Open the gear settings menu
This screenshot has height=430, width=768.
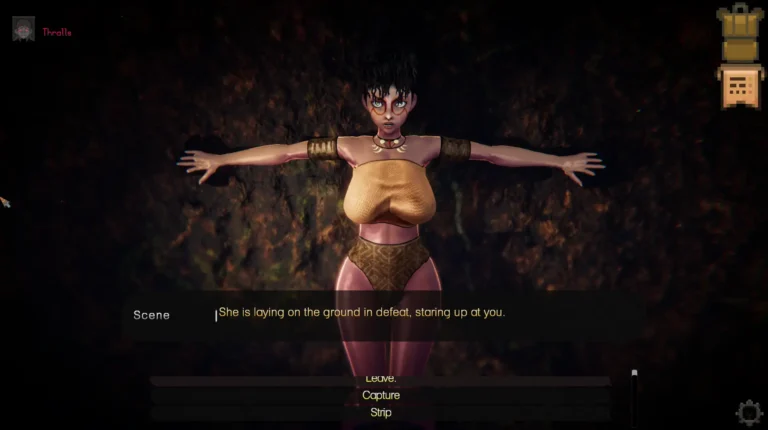coord(748,412)
